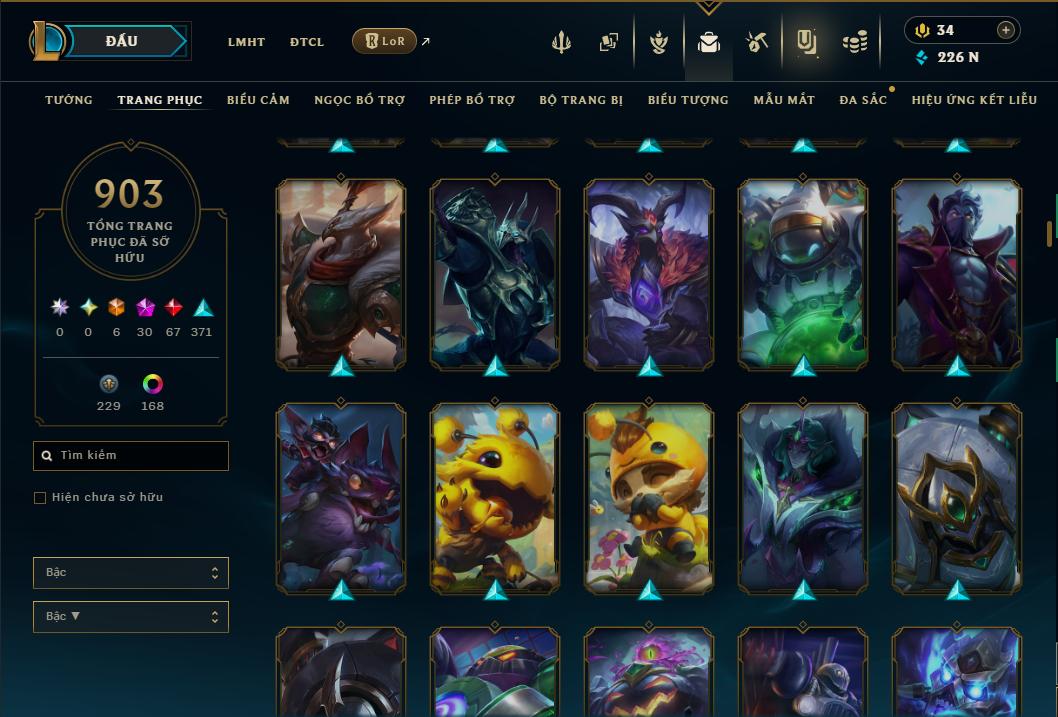The image size is (1058, 717).
Task: Open the NGỌC BỔ TRỢ tab
Action: [x=359, y=100]
